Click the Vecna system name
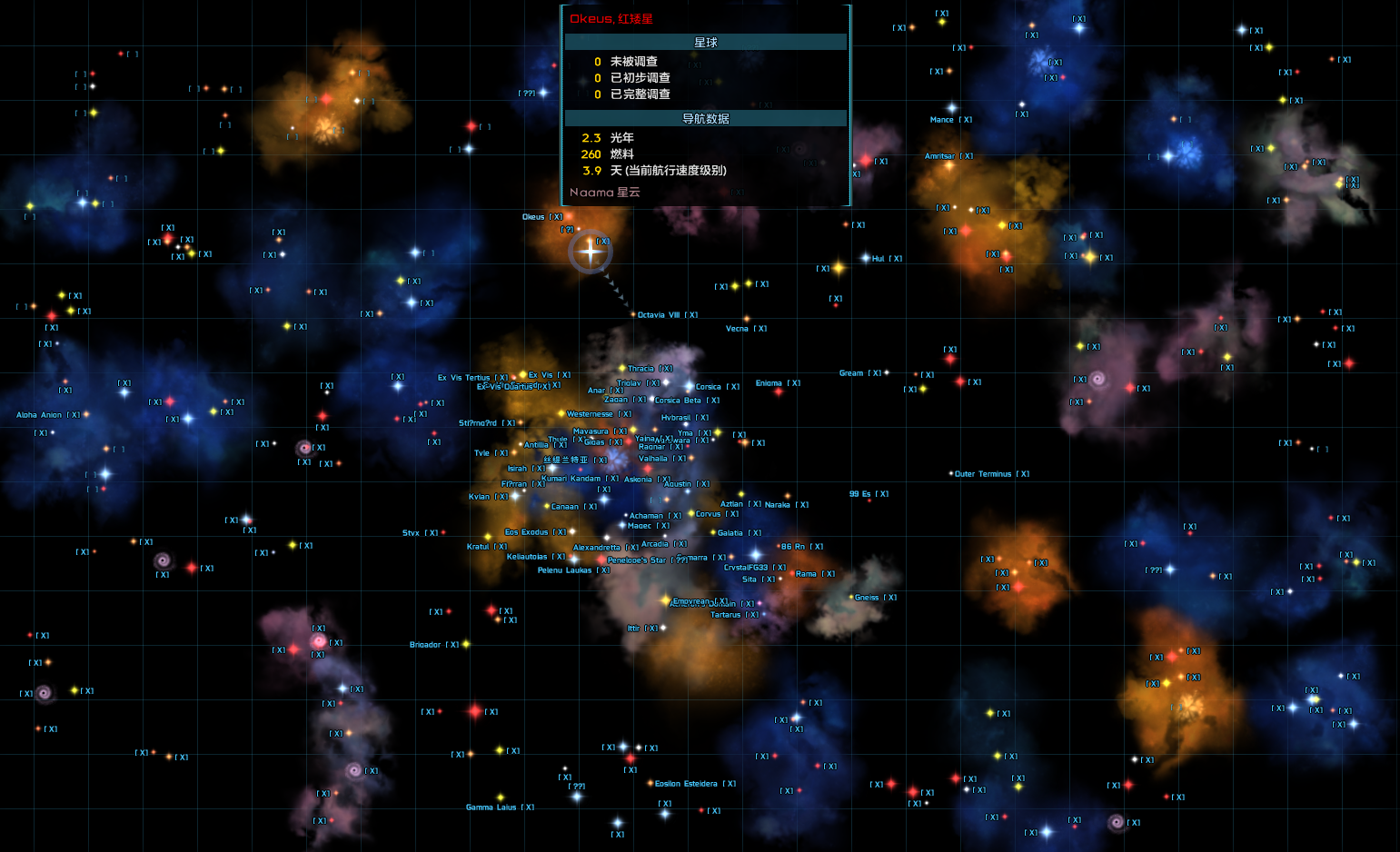Image resolution: width=1400 pixels, height=852 pixels. click(738, 329)
